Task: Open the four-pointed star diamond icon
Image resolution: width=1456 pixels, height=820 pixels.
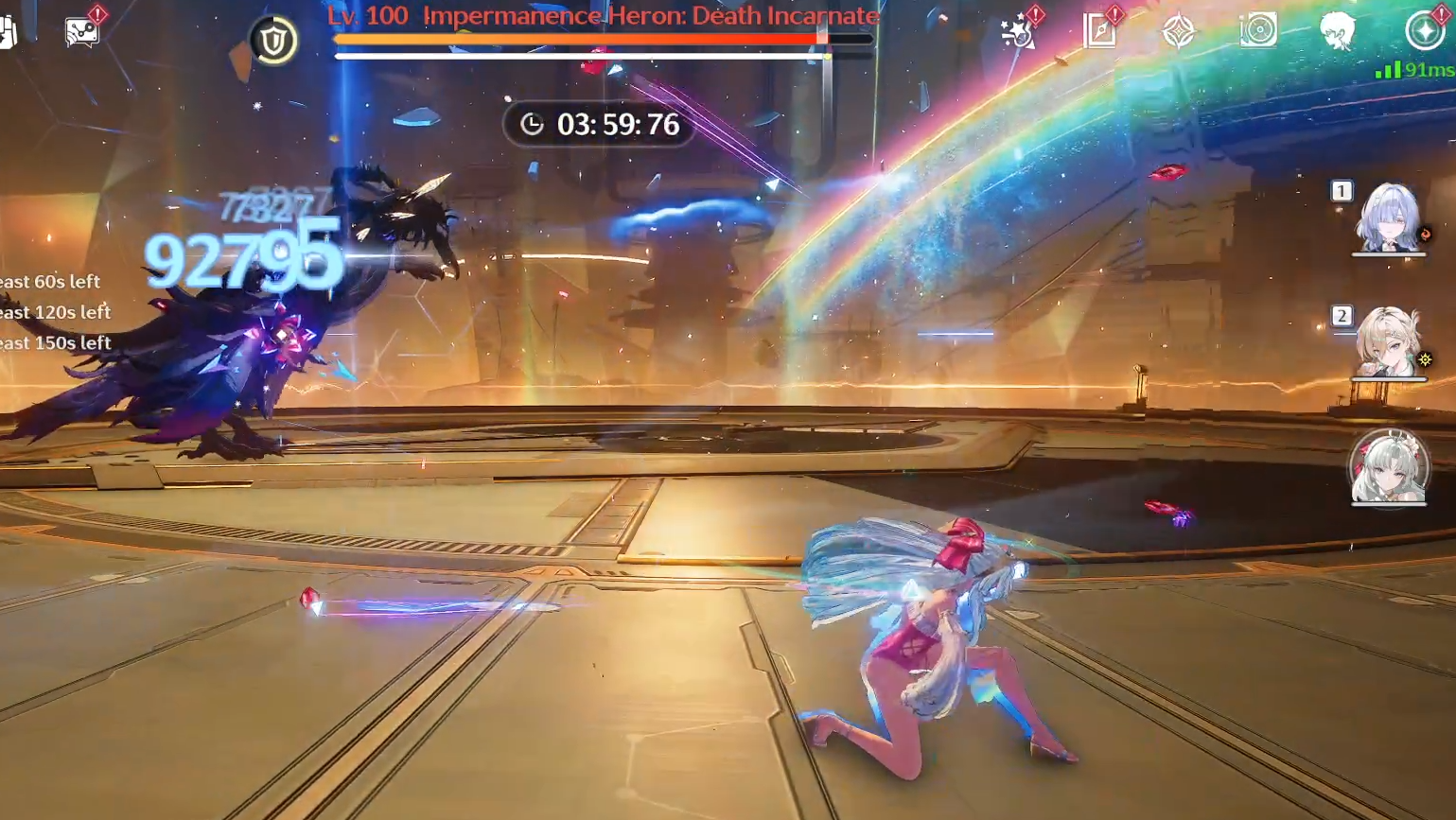Action: click(1179, 32)
